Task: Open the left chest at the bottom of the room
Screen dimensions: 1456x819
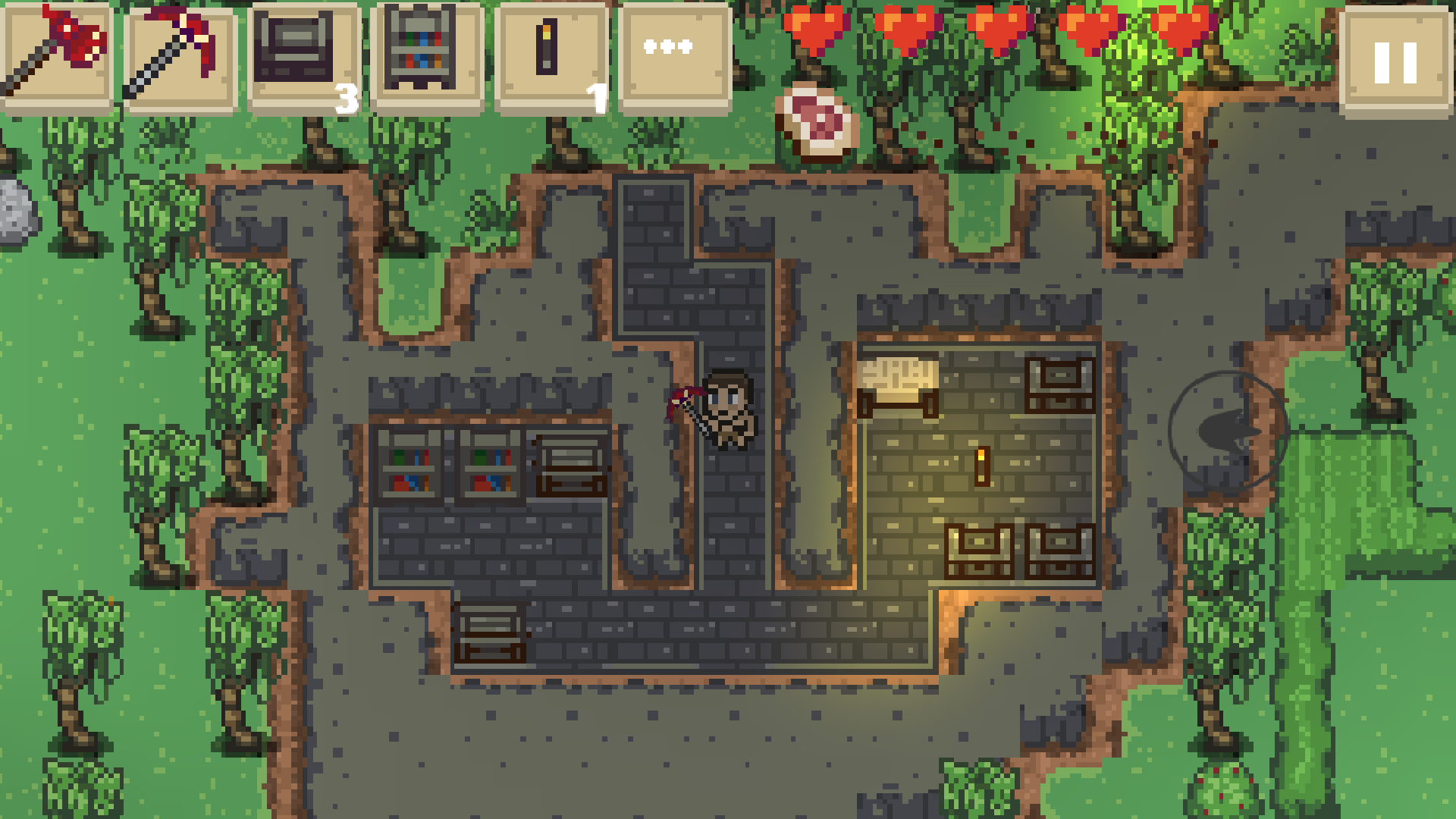Action: pyautogui.click(x=980, y=550)
